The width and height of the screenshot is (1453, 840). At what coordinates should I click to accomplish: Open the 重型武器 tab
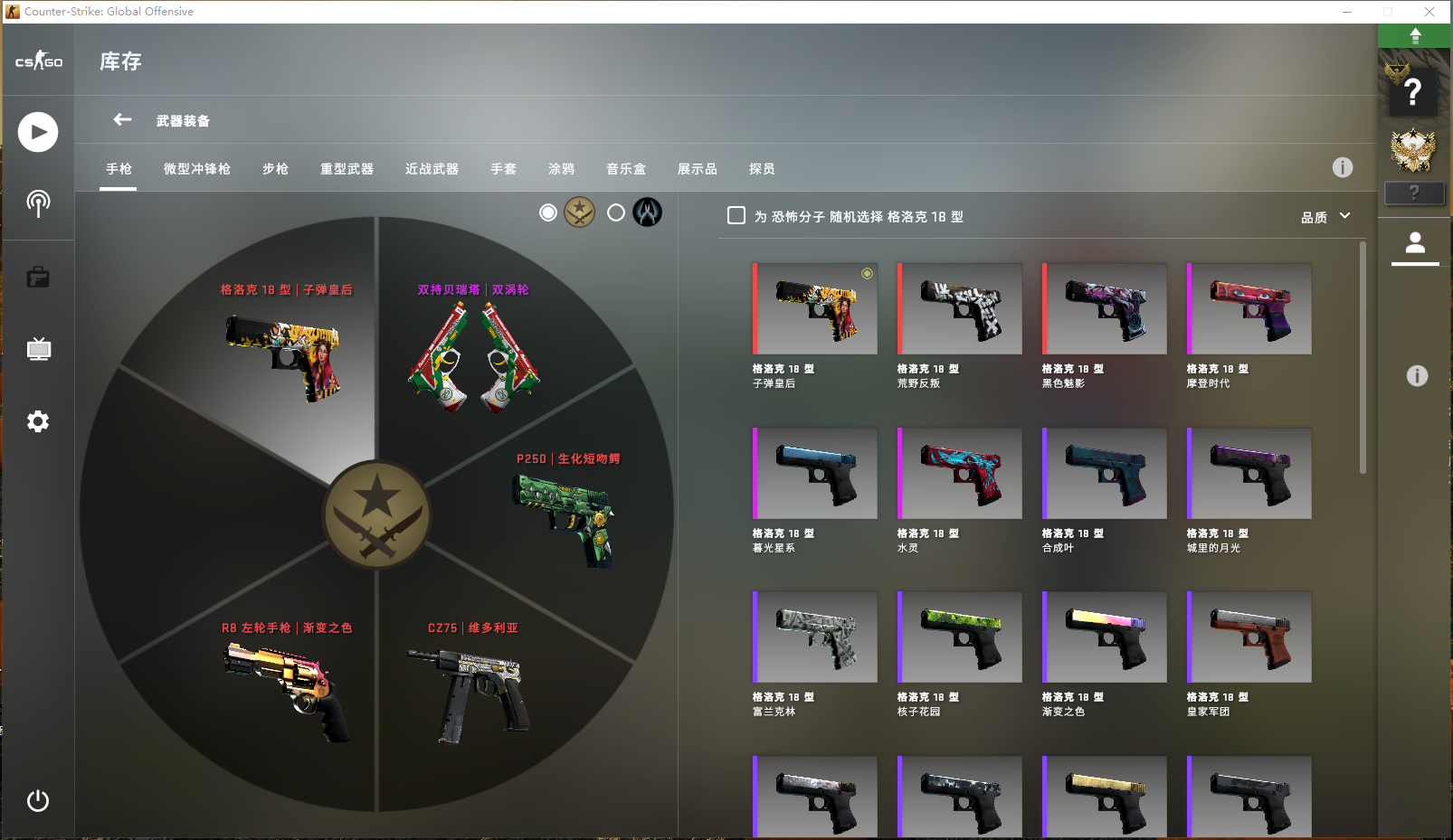tap(347, 169)
